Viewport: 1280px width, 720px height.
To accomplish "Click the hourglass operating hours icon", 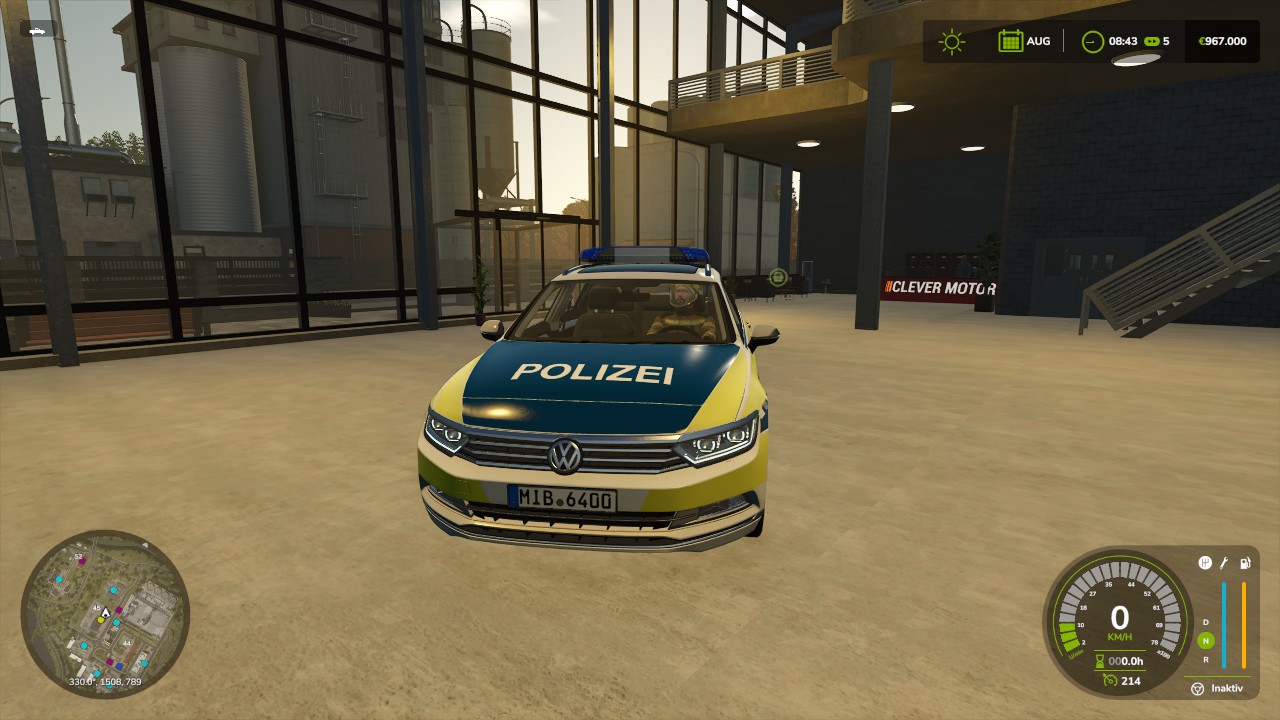I will (x=1098, y=661).
